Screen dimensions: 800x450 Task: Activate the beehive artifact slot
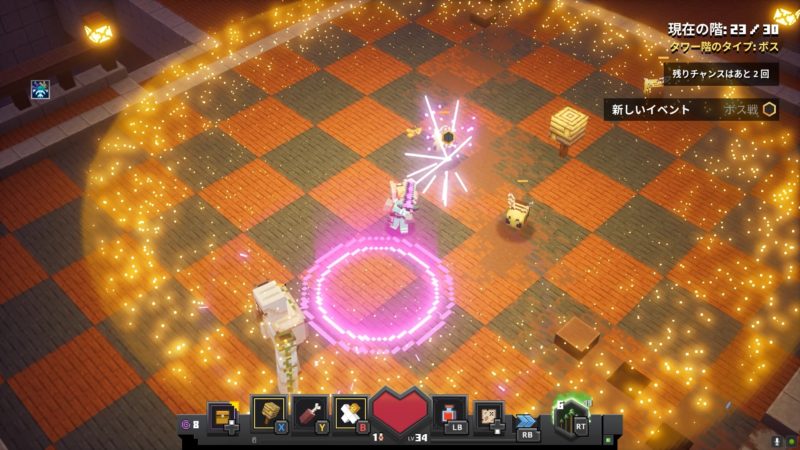pos(270,412)
